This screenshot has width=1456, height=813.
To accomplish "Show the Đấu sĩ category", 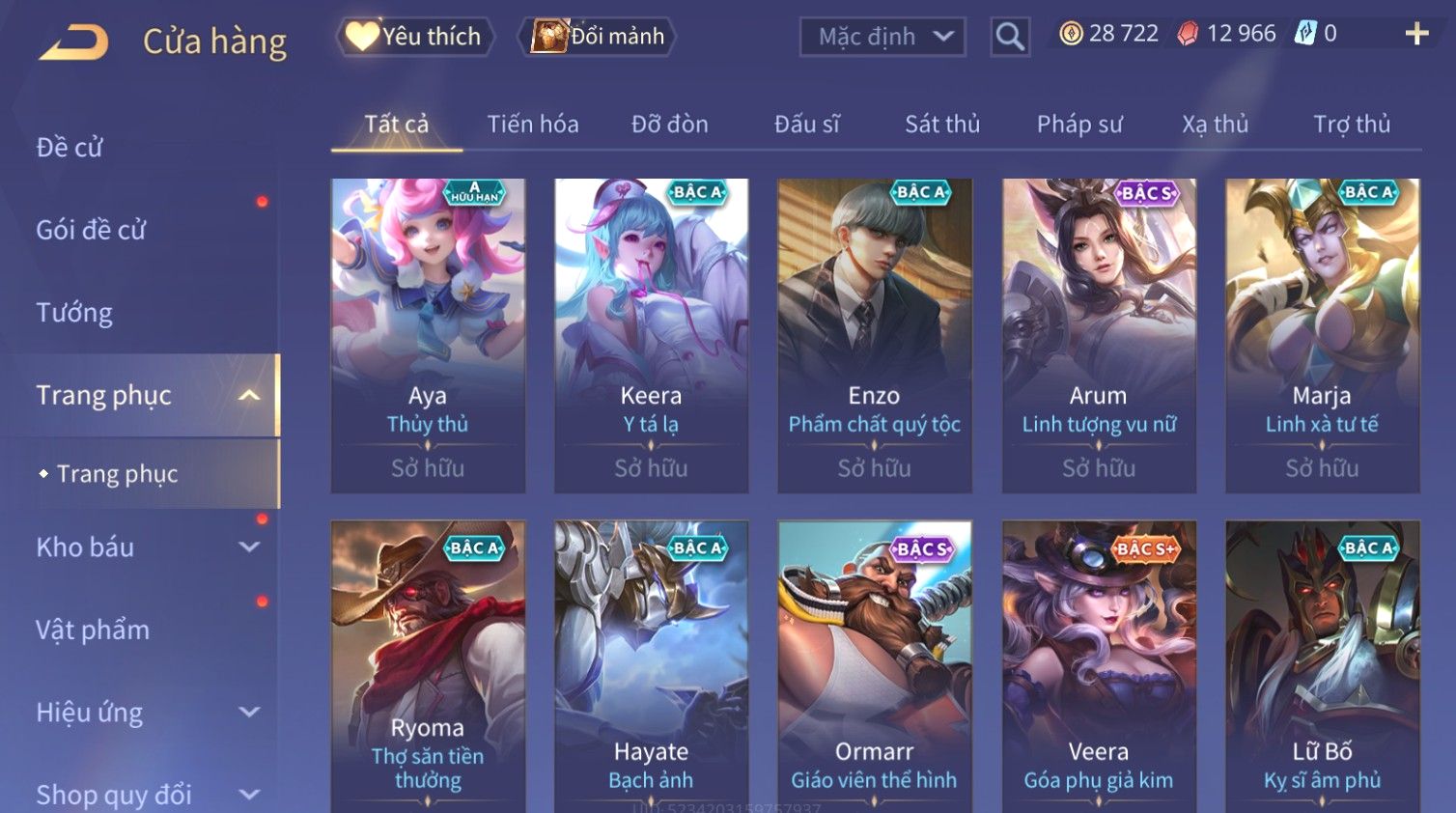I will tap(806, 125).
